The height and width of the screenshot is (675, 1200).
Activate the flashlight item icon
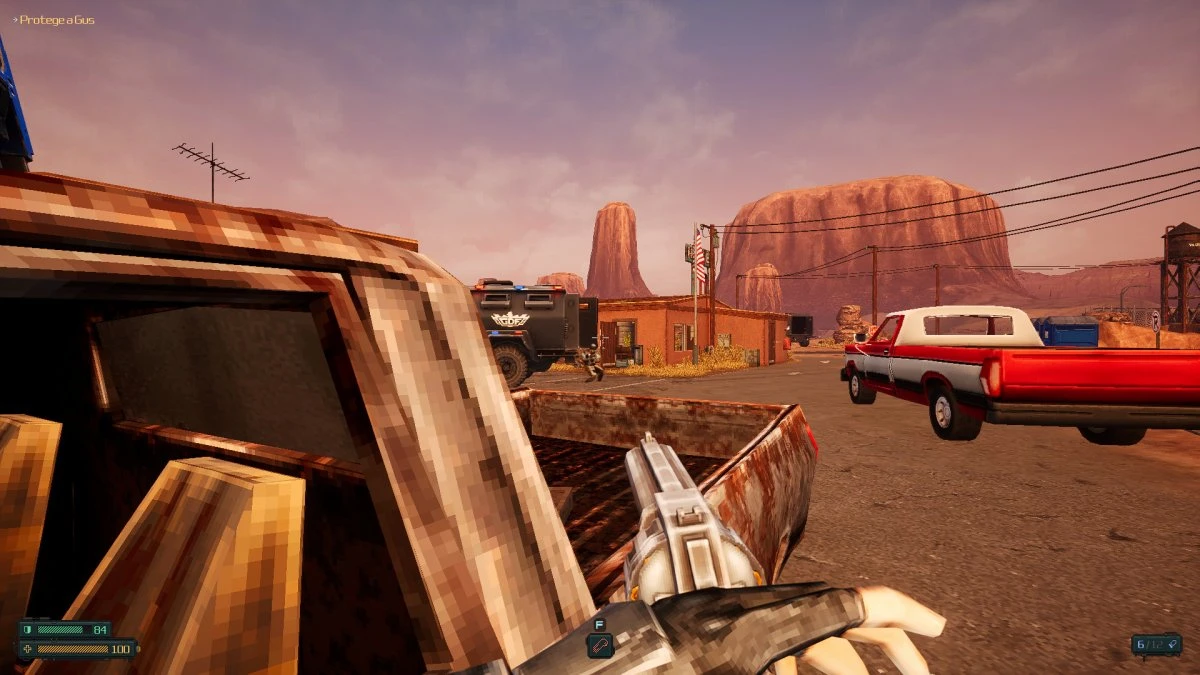[x=600, y=646]
